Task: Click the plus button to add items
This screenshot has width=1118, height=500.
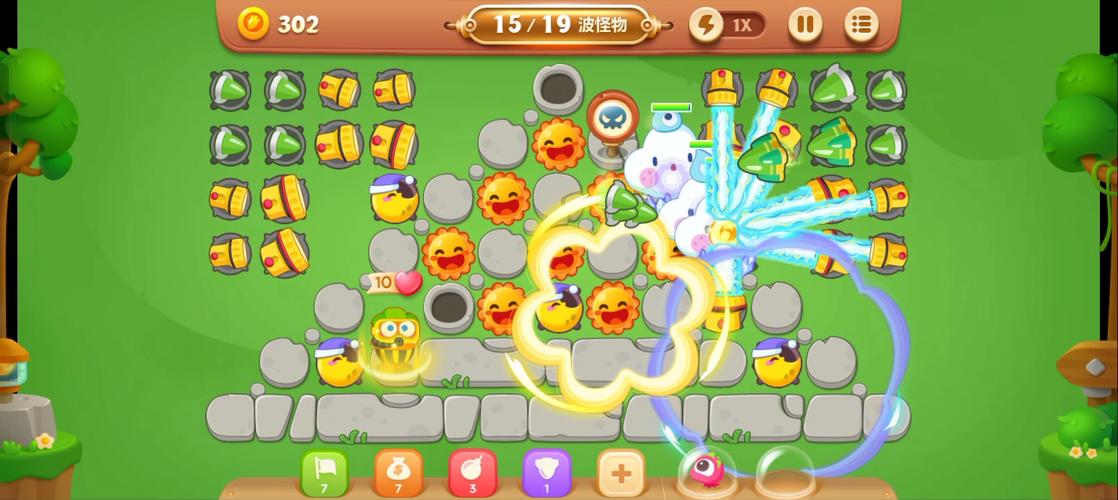Action: [620, 472]
